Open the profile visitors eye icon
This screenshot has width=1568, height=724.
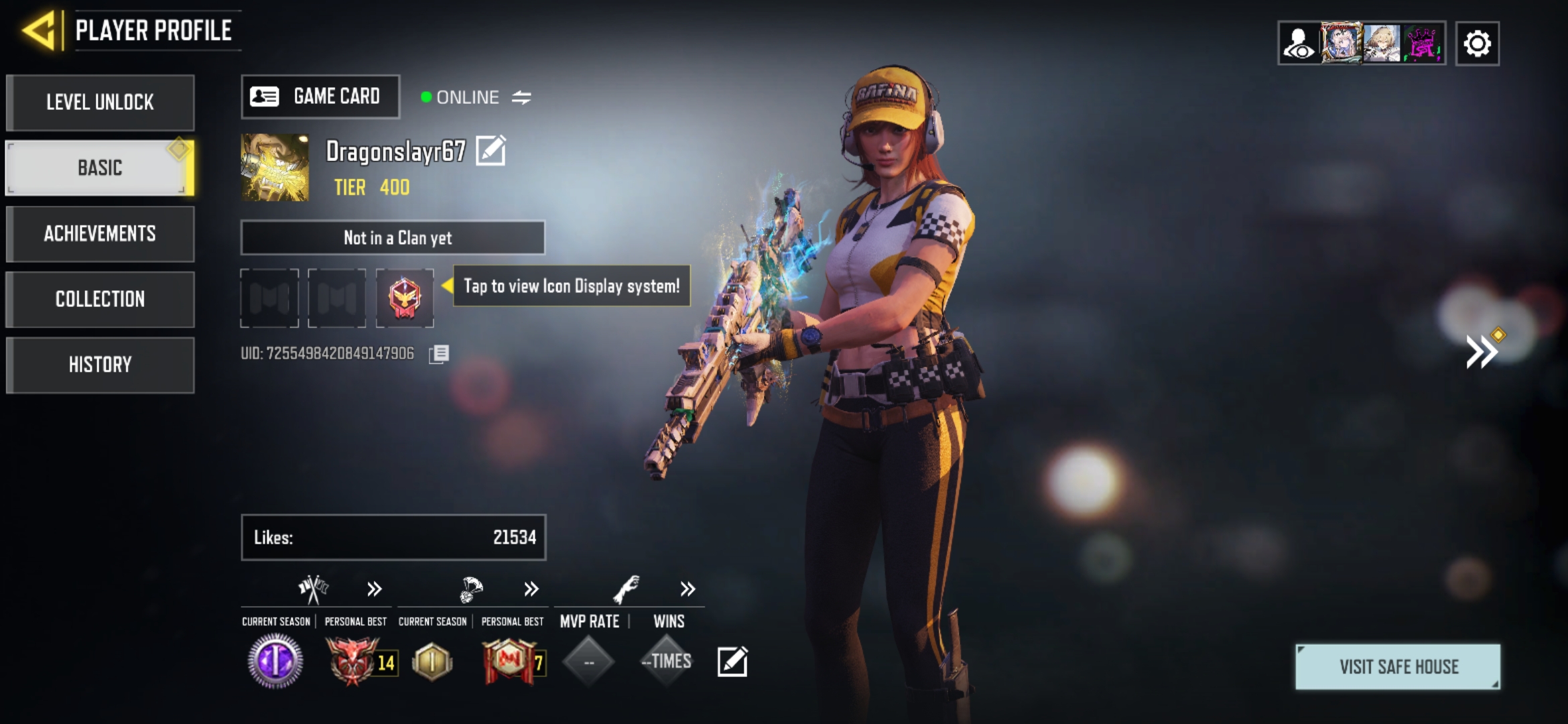point(1299,44)
